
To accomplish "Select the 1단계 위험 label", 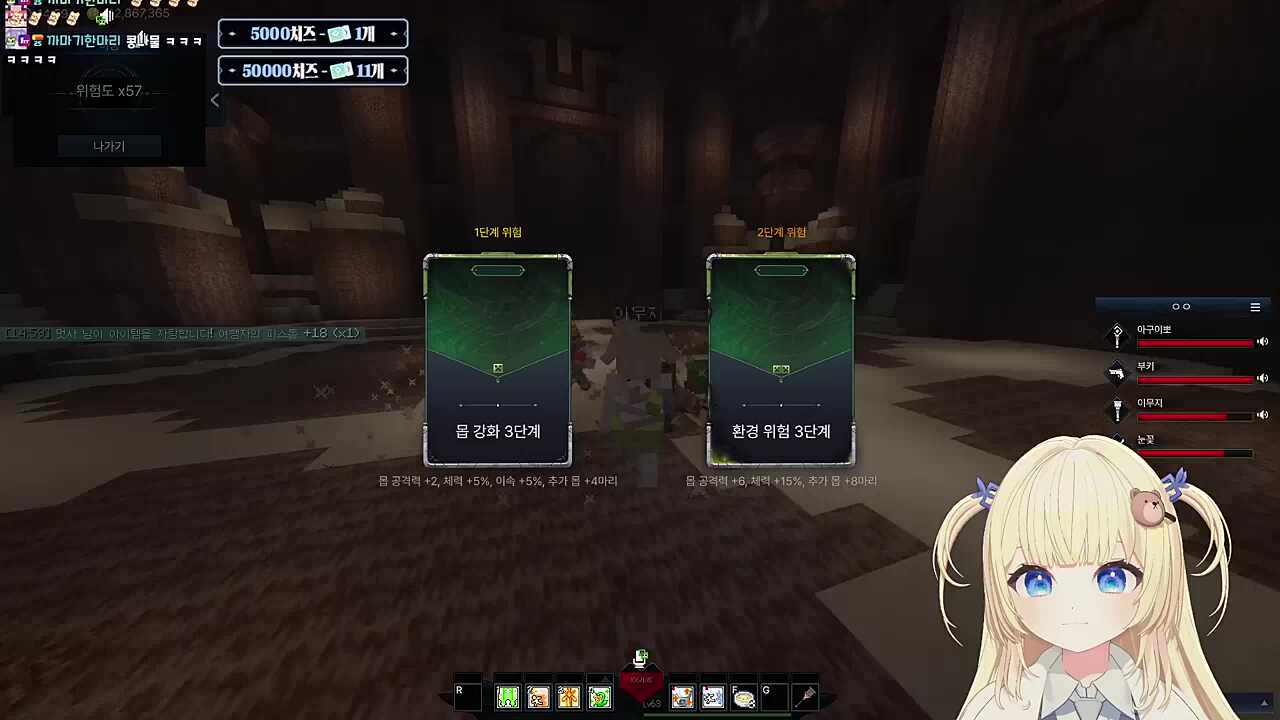I will click(497, 232).
